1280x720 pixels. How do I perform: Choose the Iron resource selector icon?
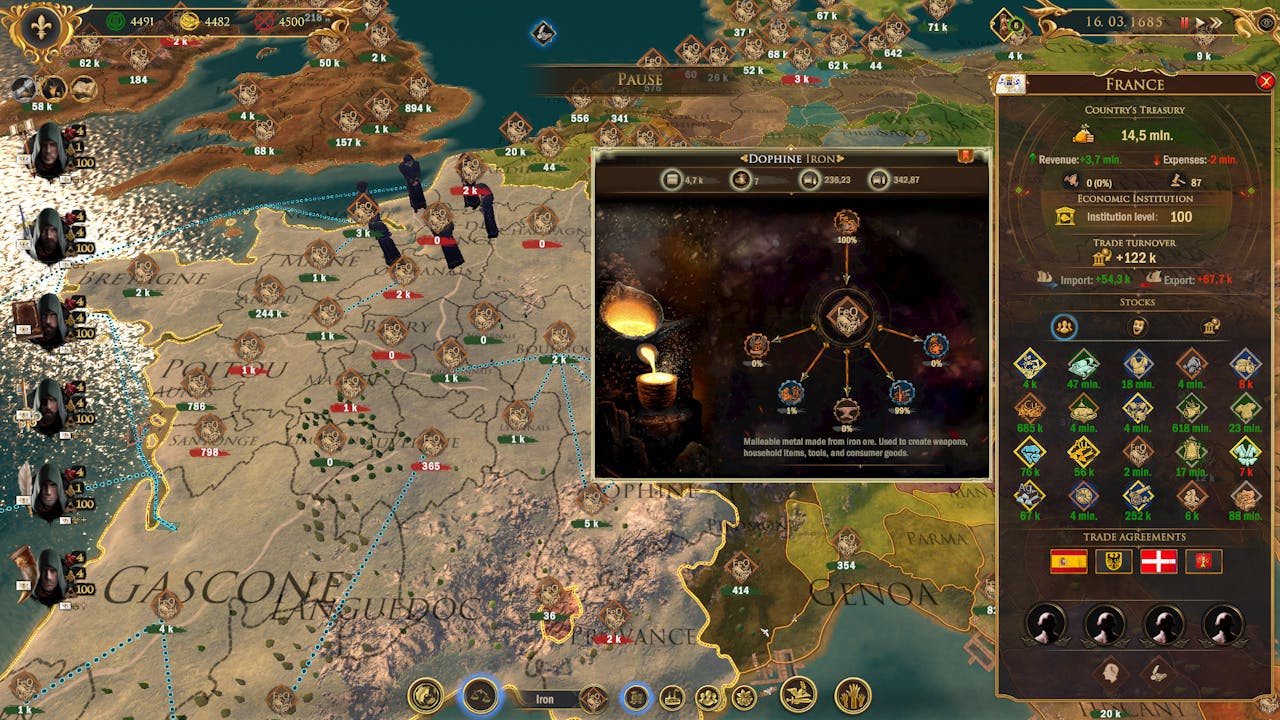click(593, 698)
